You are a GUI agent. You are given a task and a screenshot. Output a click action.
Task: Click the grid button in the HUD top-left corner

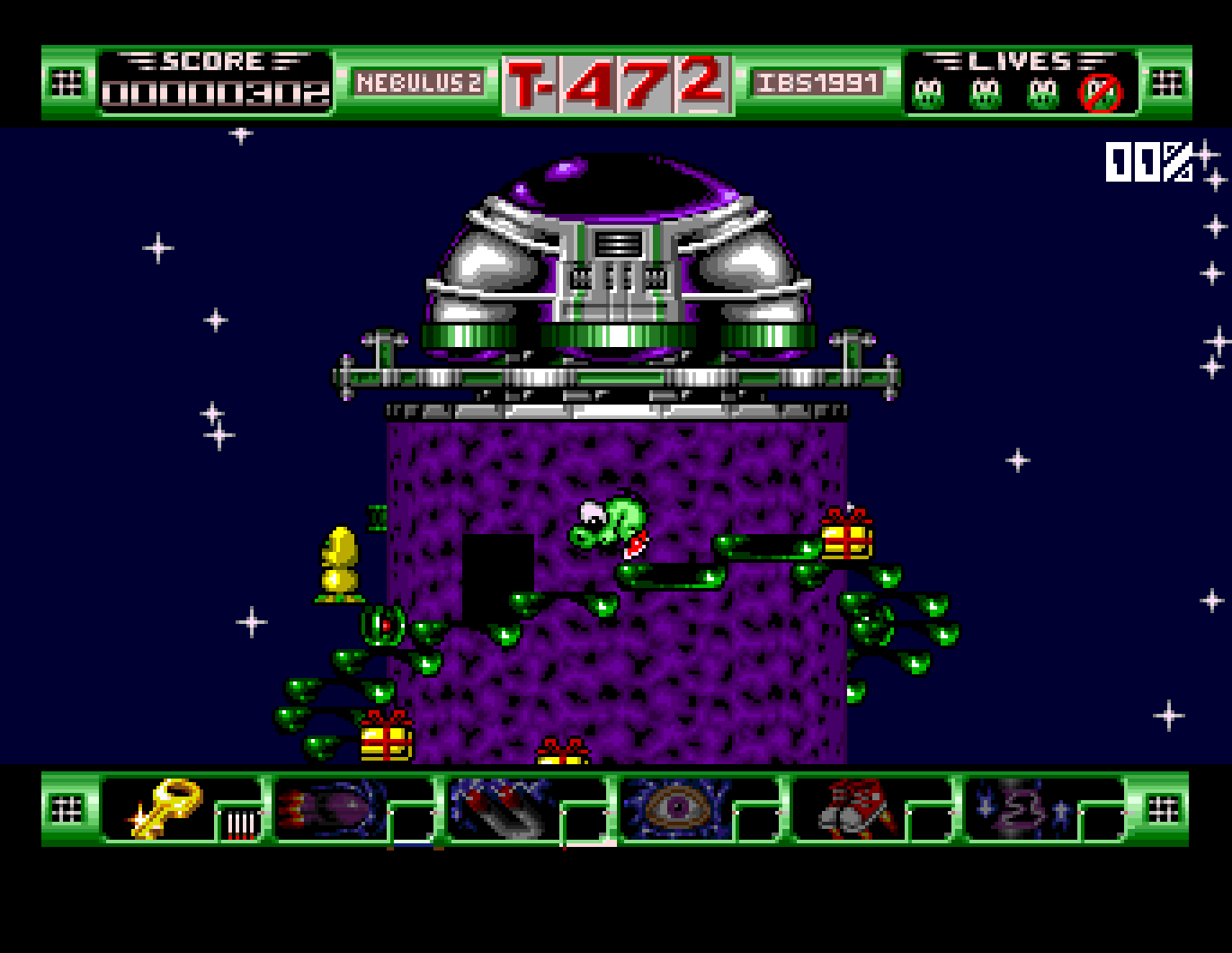tap(65, 81)
